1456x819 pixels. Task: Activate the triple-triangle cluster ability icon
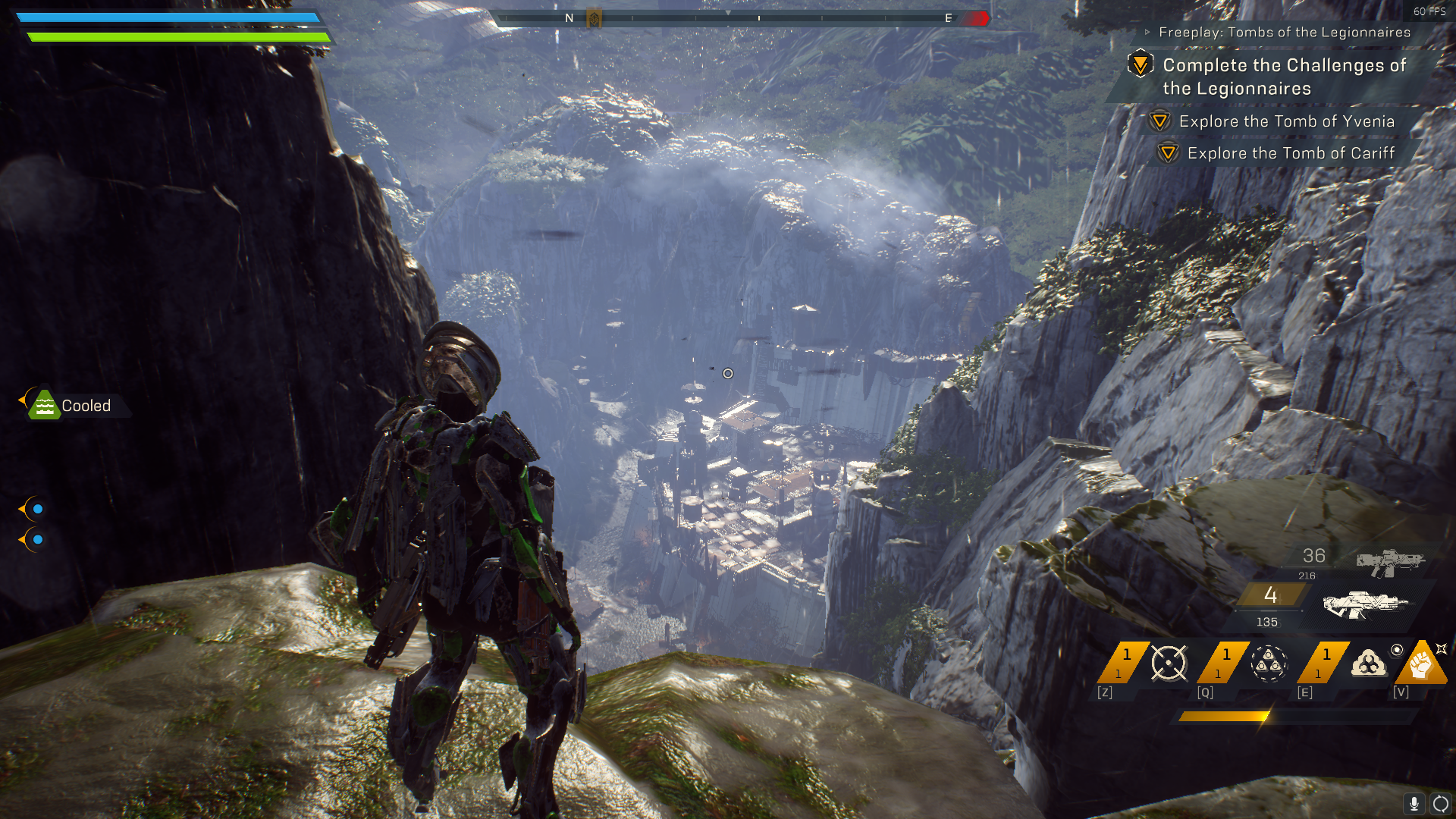tap(1269, 664)
